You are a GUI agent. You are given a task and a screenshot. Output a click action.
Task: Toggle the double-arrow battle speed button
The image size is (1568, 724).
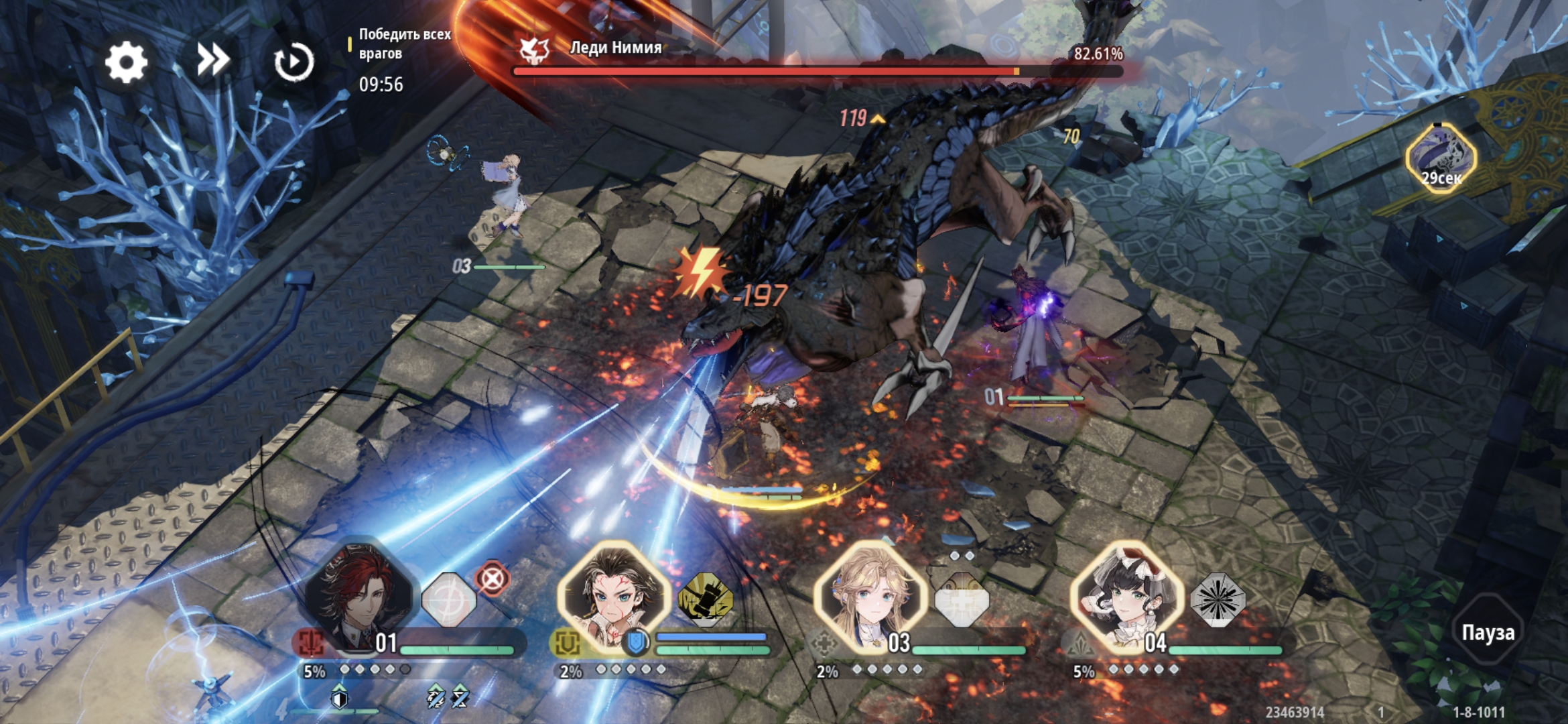pos(212,61)
